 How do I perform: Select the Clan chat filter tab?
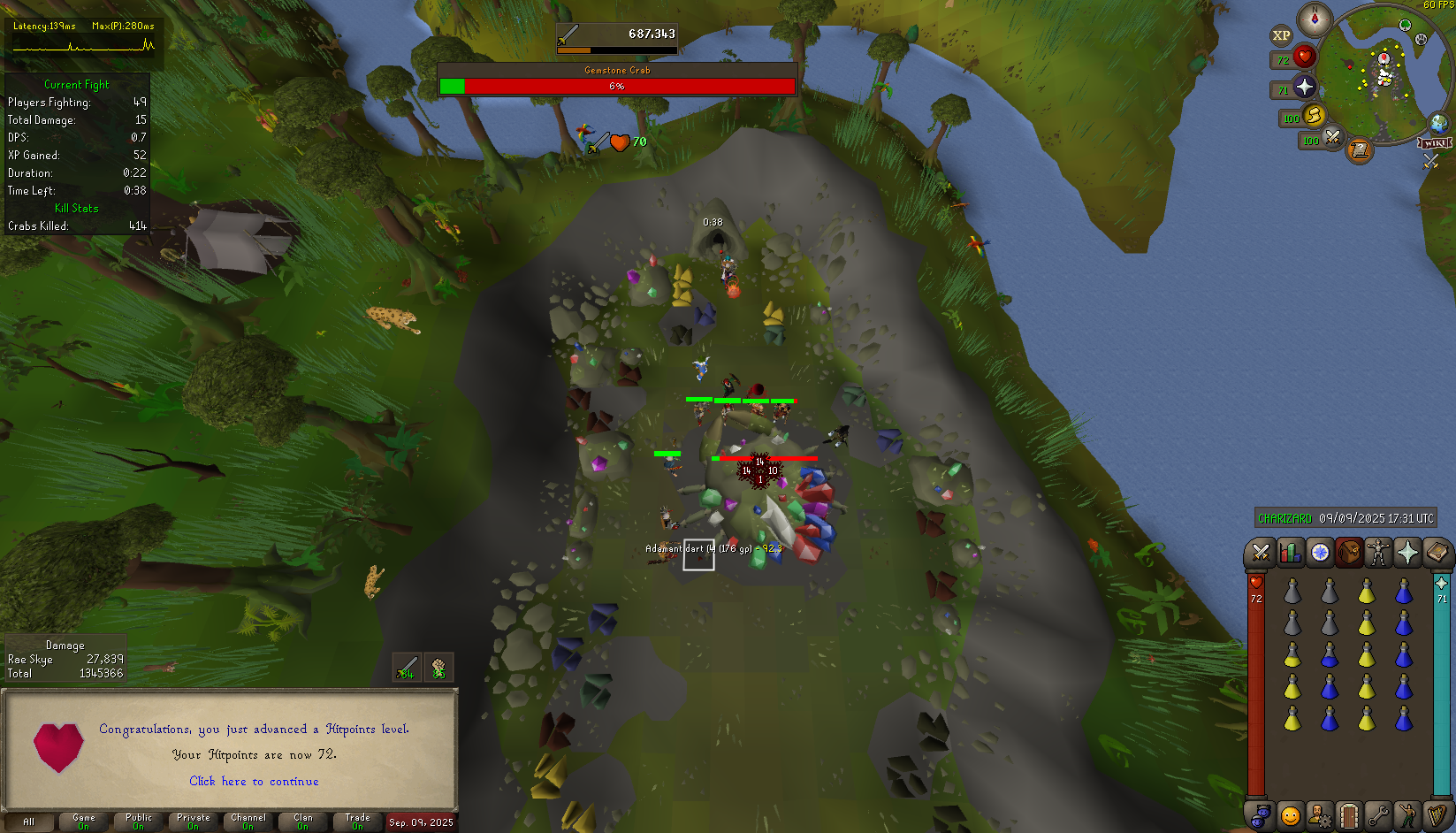pyautogui.click(x=302, y=822)
